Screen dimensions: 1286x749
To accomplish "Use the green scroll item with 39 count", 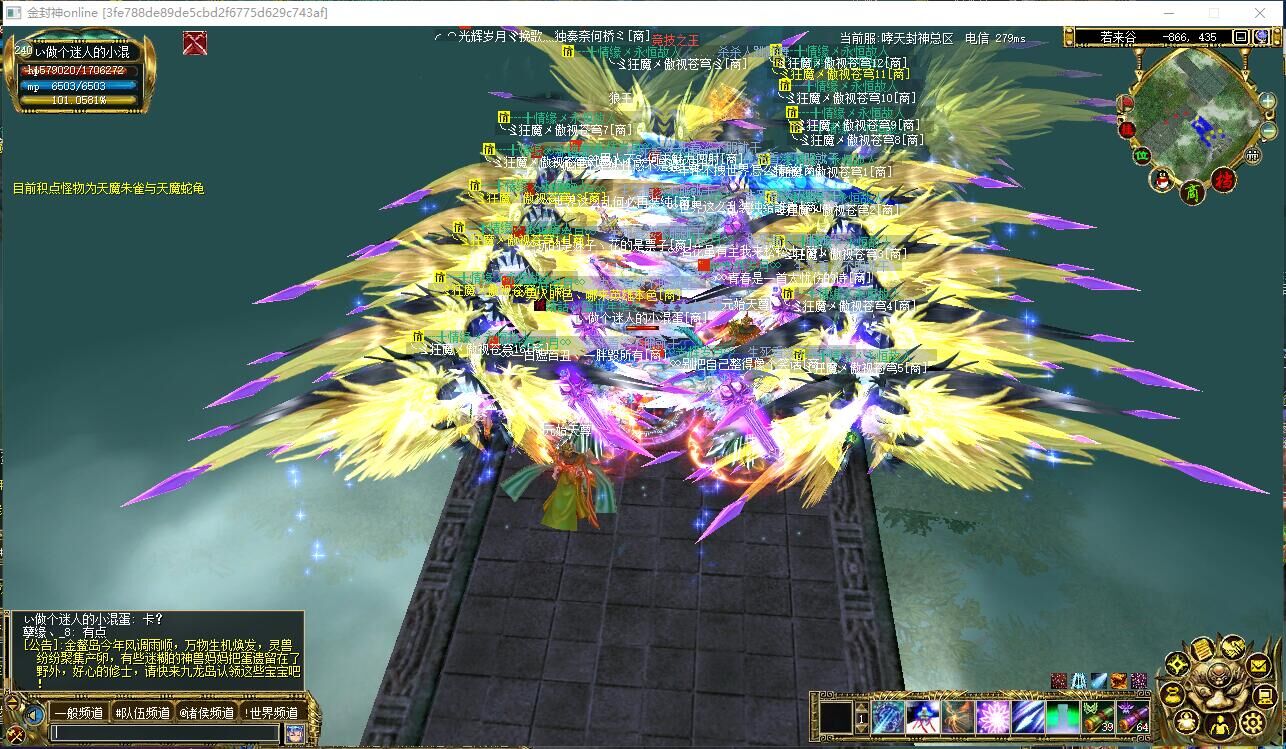I will (1097, 717).
